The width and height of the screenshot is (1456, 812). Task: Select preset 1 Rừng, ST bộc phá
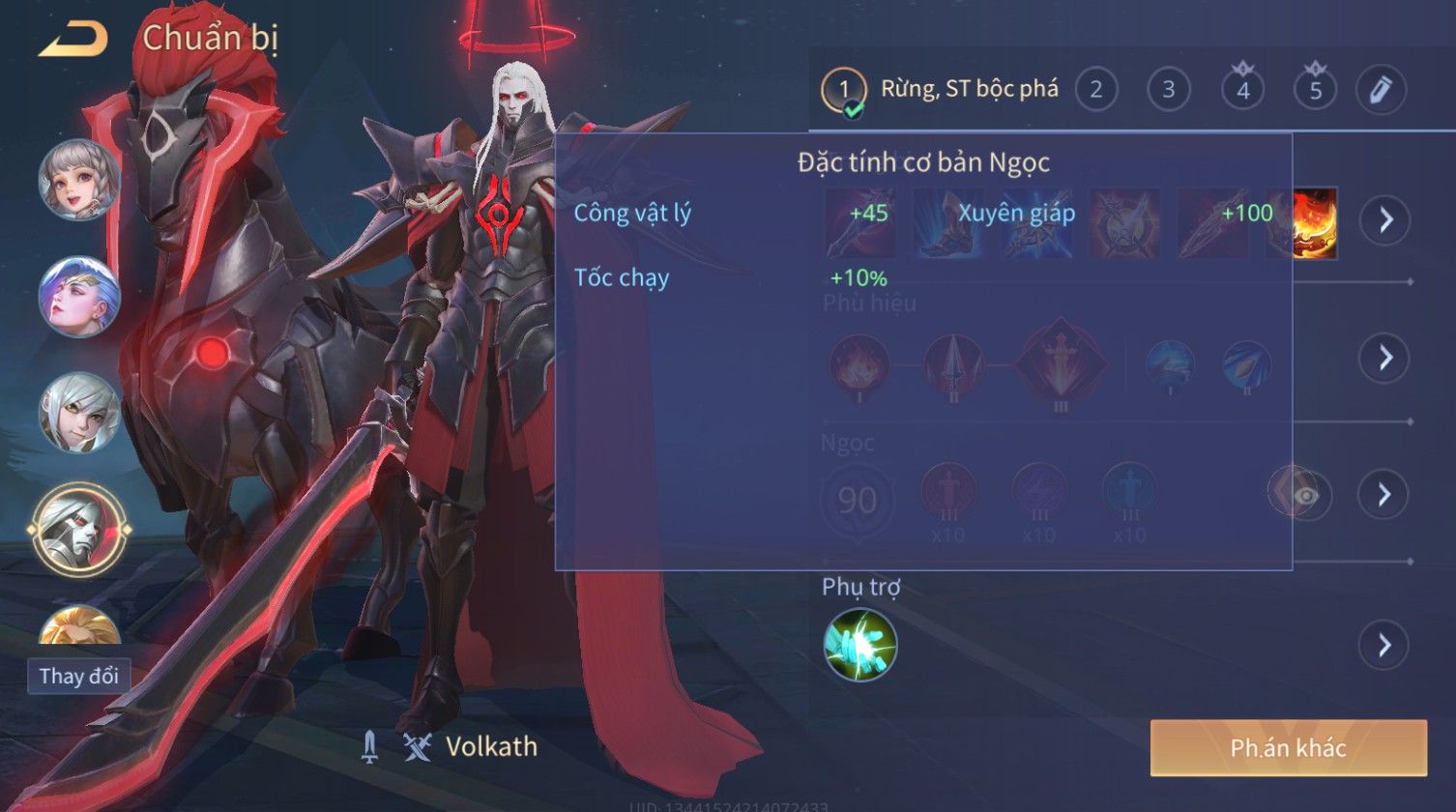tap(940, 90)
